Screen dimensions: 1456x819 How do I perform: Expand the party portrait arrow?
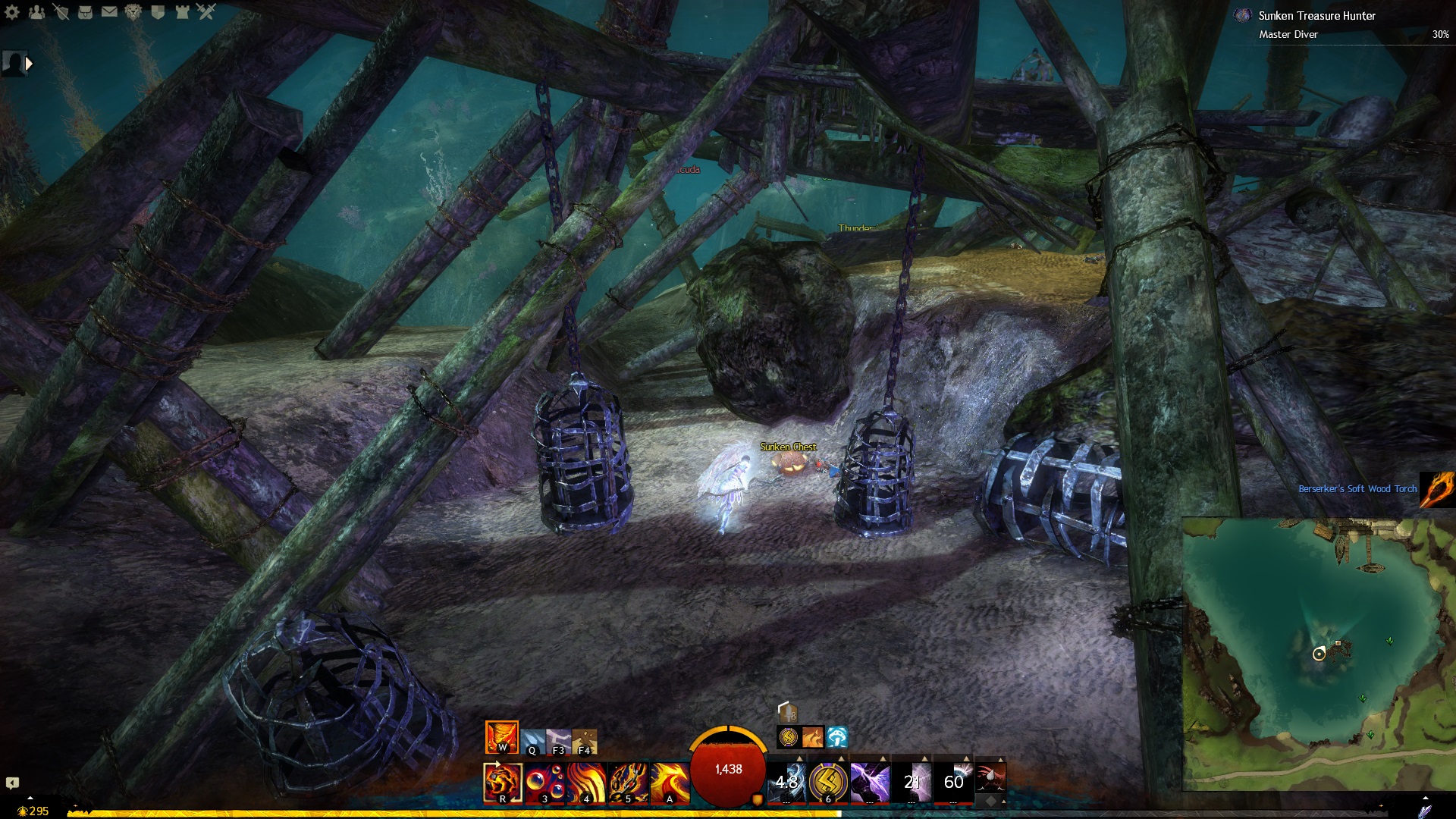29,64
